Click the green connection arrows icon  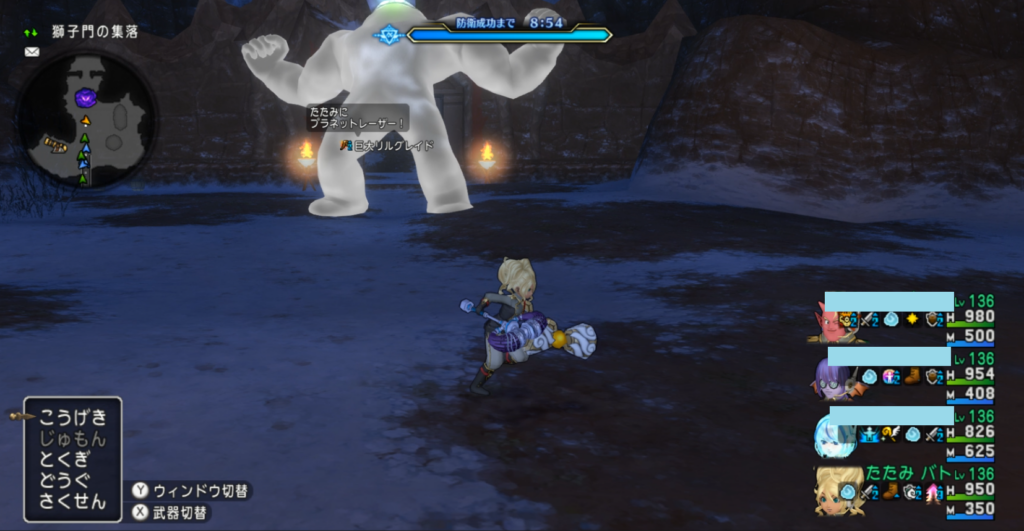coord(32,32)
